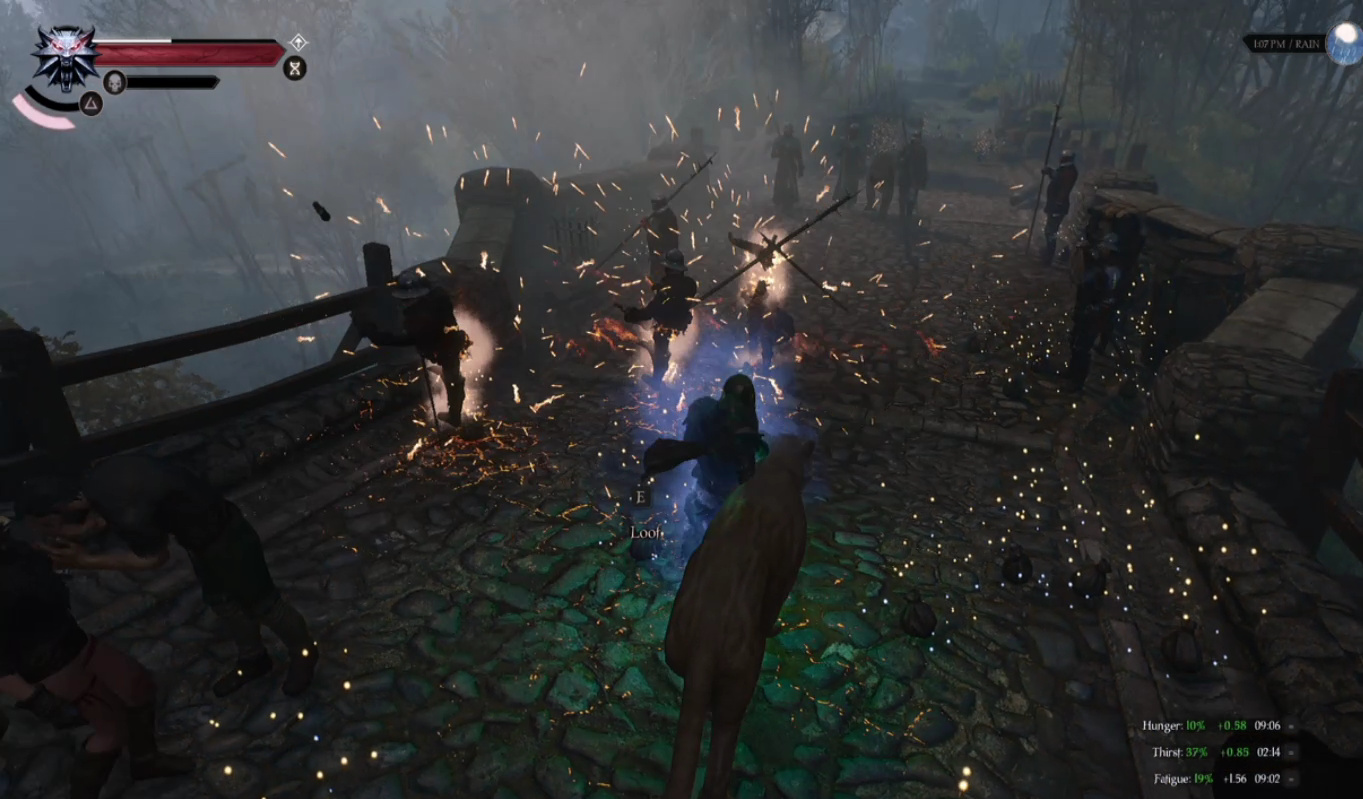Expand the Hunger timer entry
The width and height of the screenshot is (1363, 799).
pos(1268,726)
